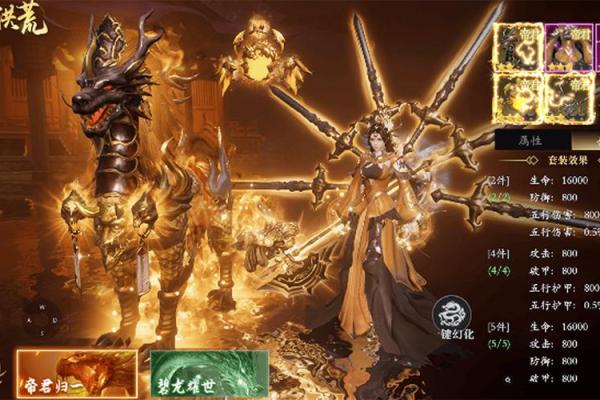Activate the 一键幻化 dragon button

[x=453, y=320]
